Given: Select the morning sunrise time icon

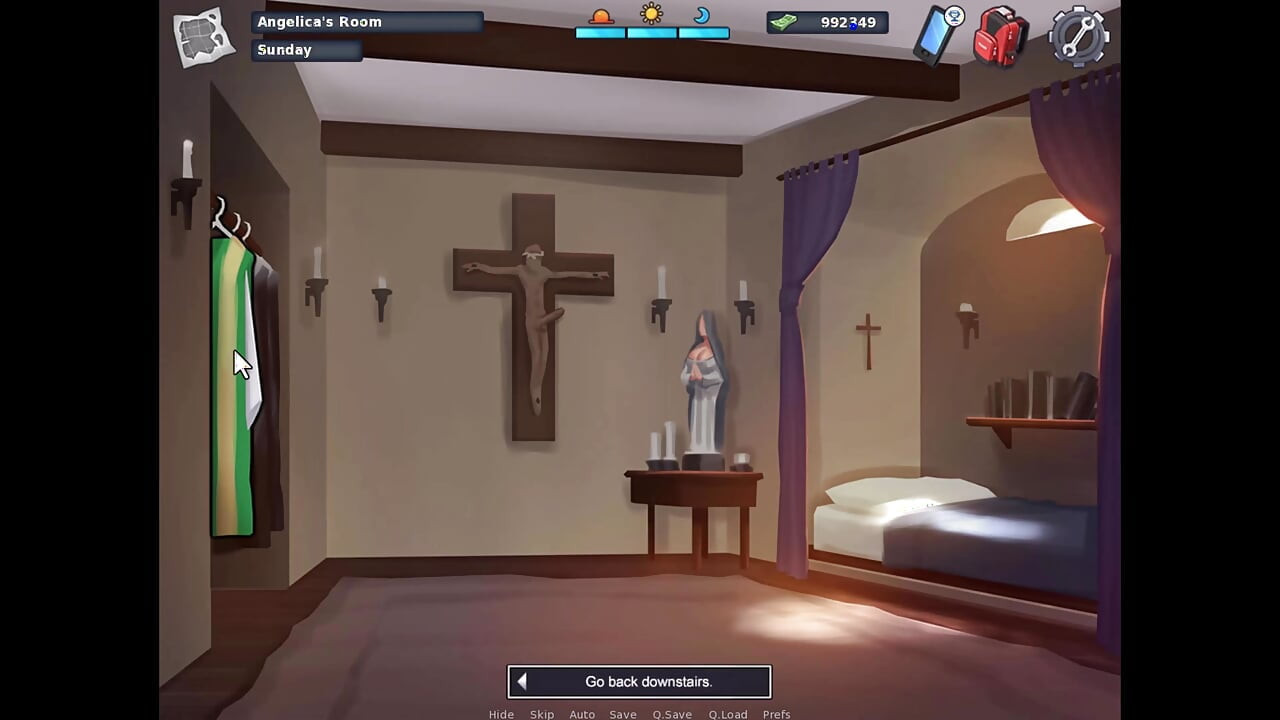Looking at the screenshot, I should click(x=600, y=16).
